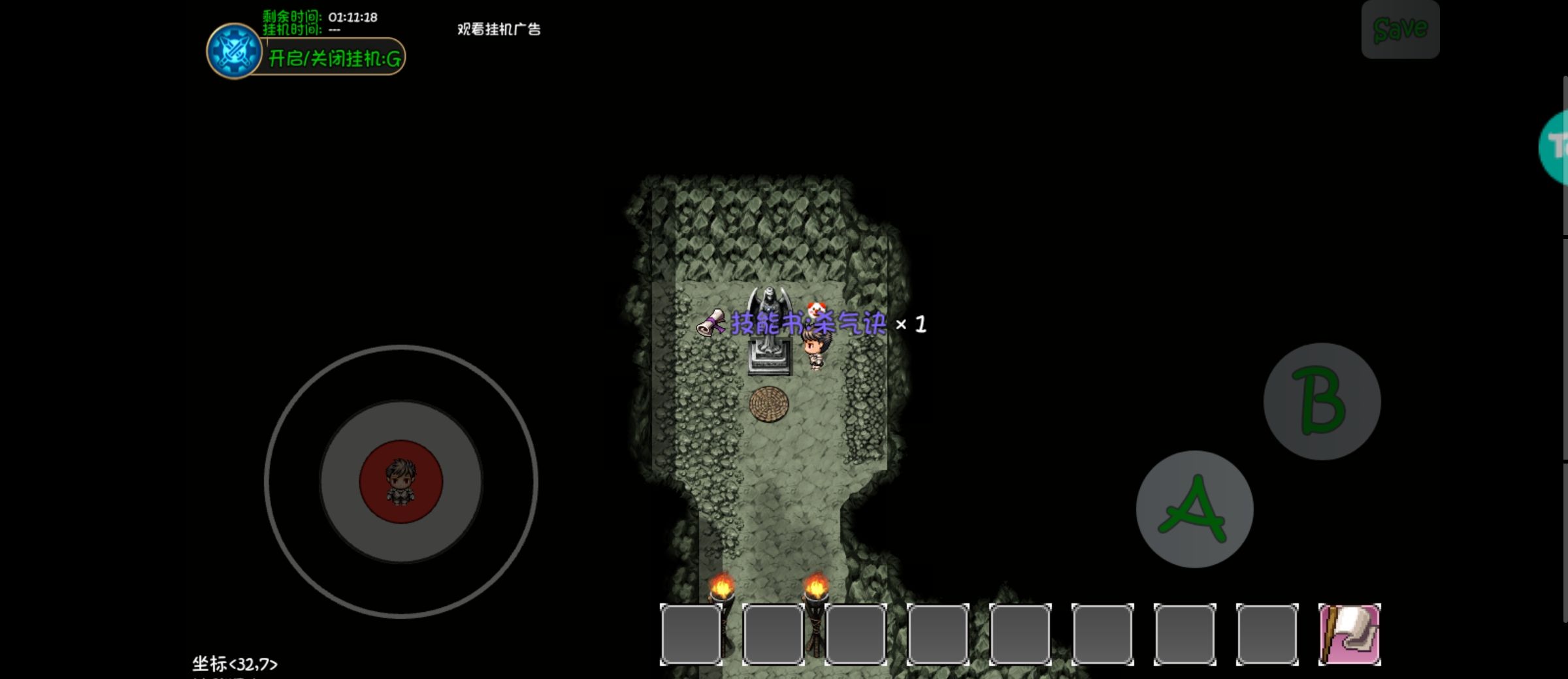The image size is (1568, 679).
Task: Tap the green Save button
Action: [1400, 29]
